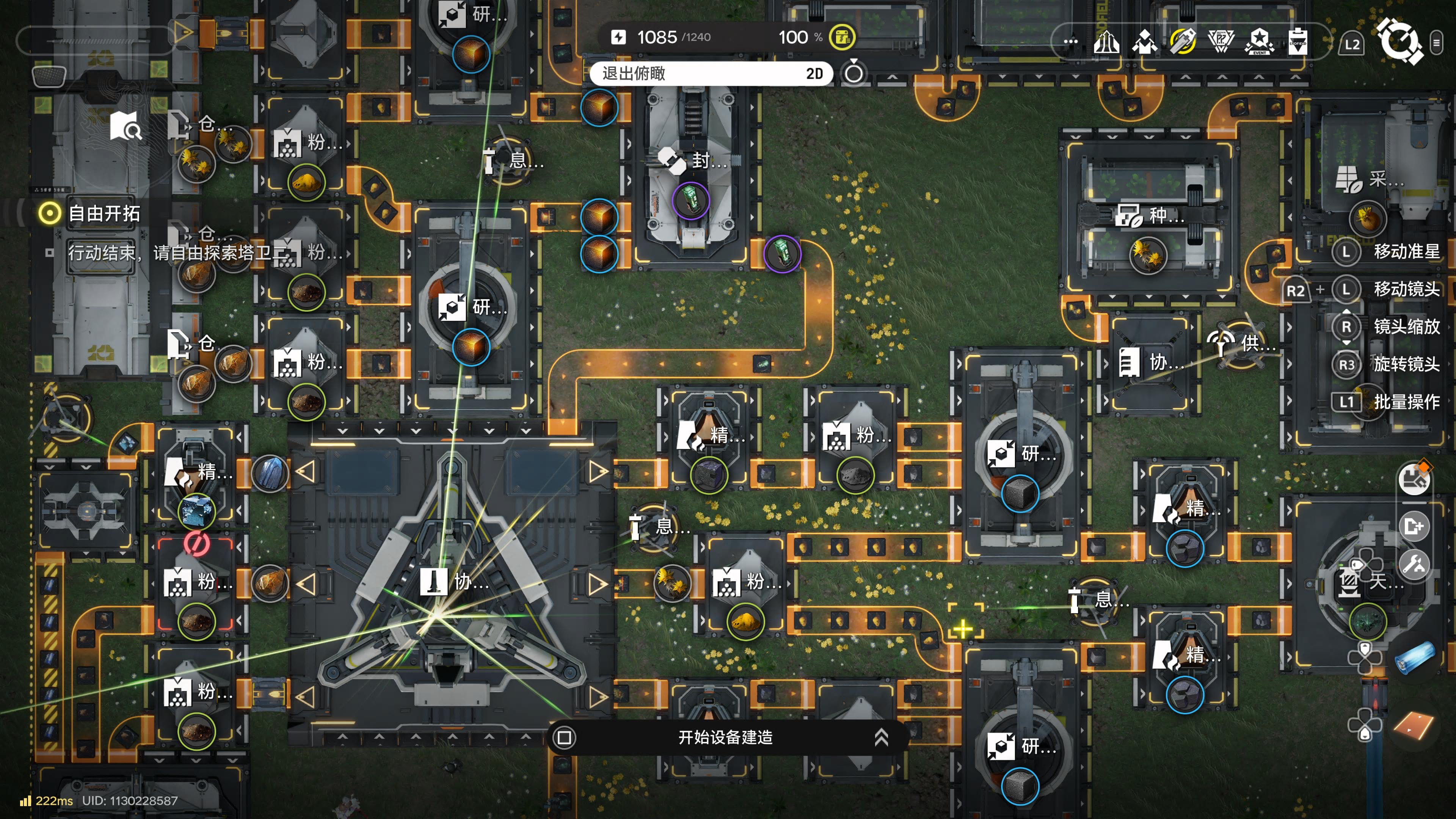Select the blue battery canister quick slot
Image resolution: width=1456 pixels, height=819 pixels.
click(x=1415, y=658)
